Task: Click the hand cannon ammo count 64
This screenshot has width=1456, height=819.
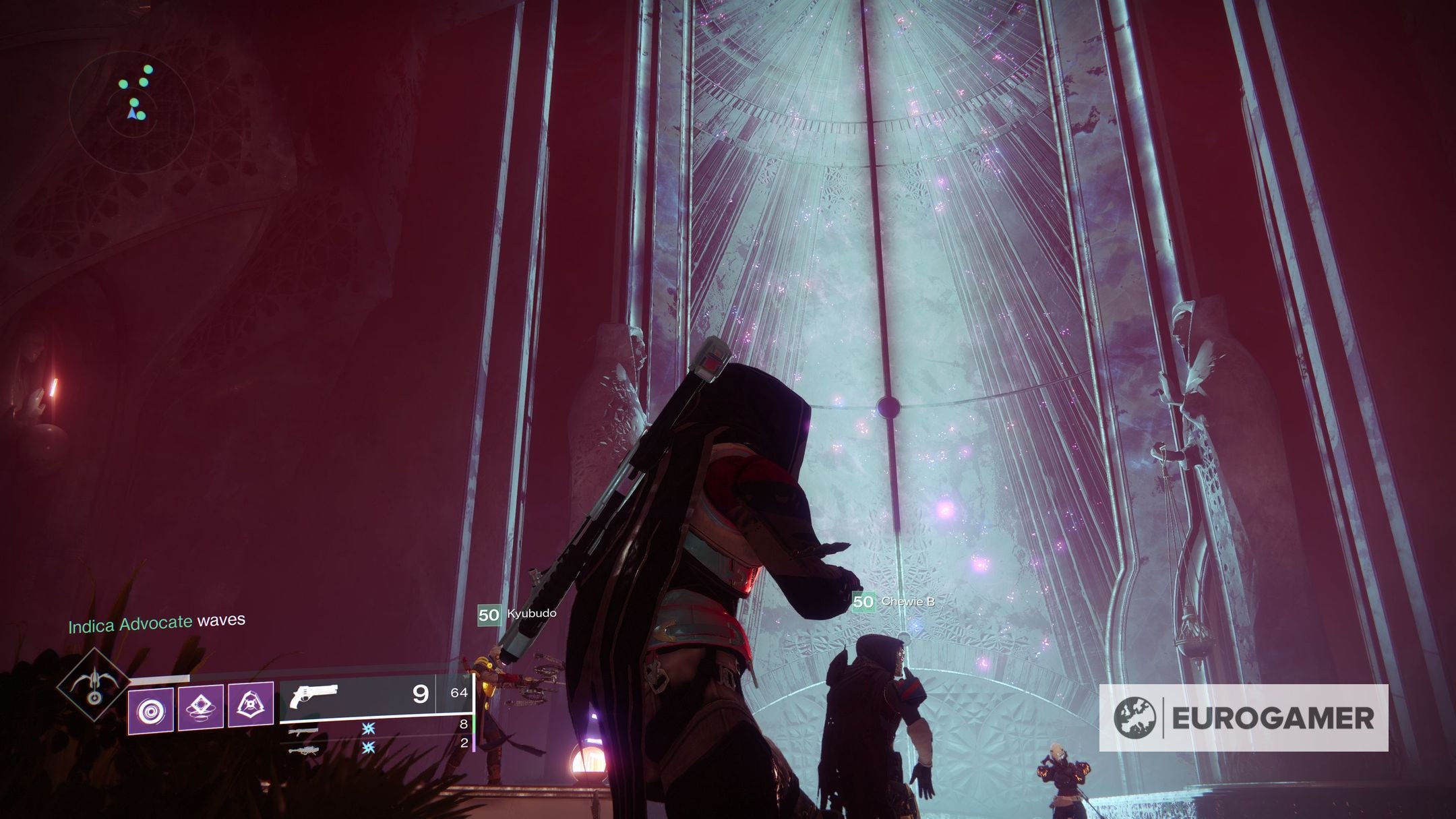Action: (x=458, y=693)
